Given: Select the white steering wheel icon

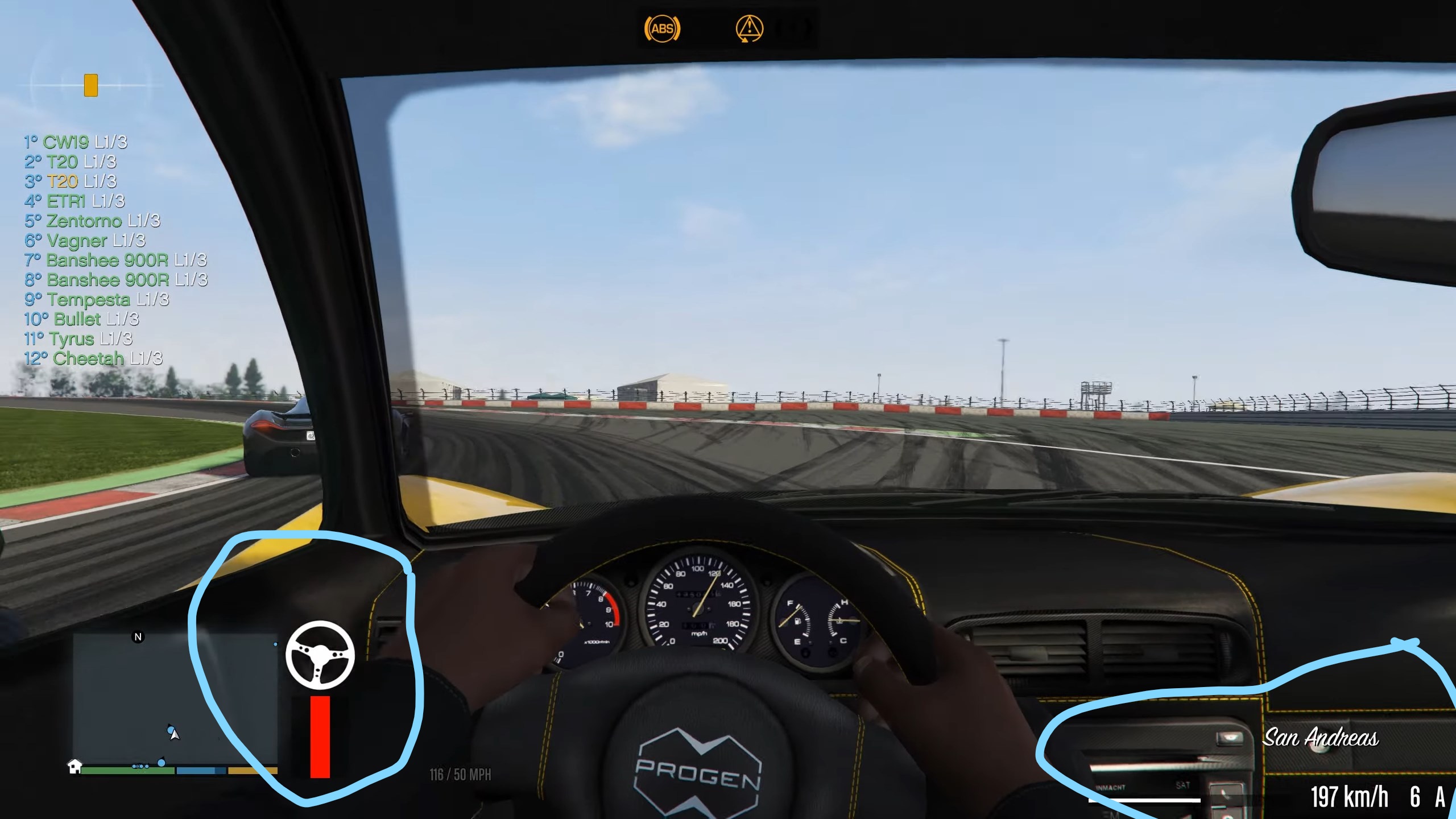Looking at the screenshot, I should (320, 655).
